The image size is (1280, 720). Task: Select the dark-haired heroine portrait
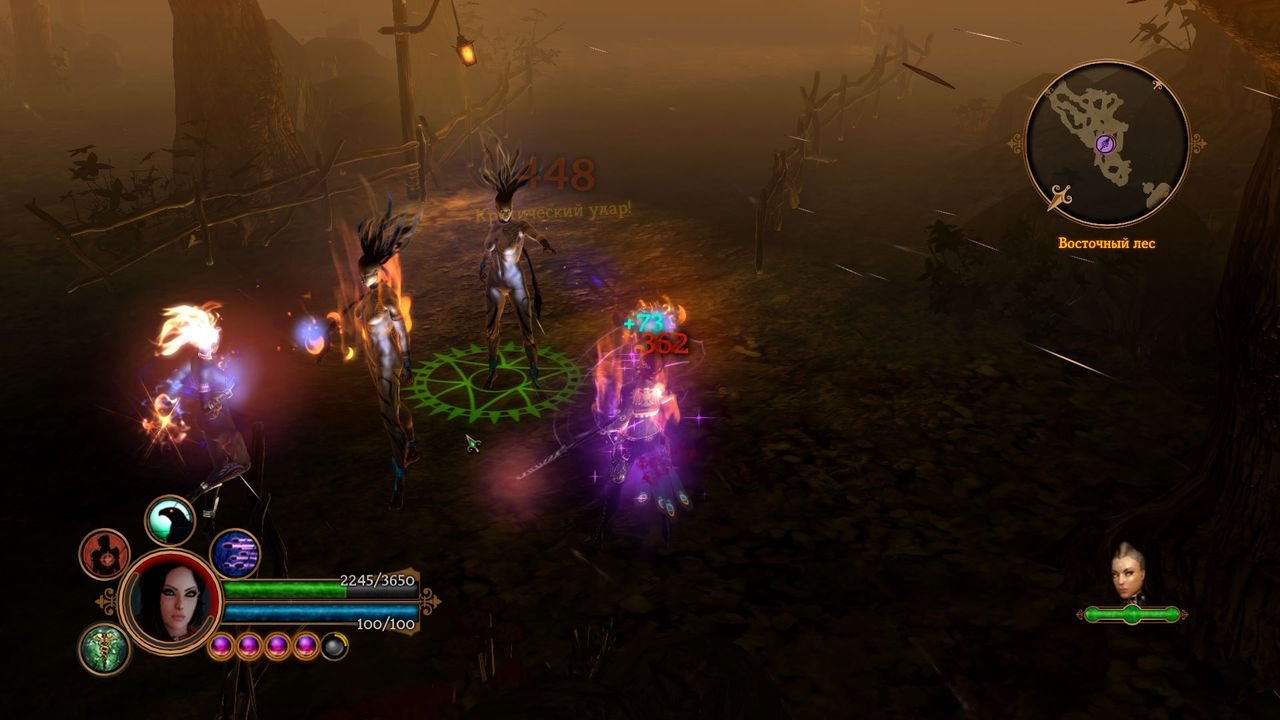click(x=170, y=600)
